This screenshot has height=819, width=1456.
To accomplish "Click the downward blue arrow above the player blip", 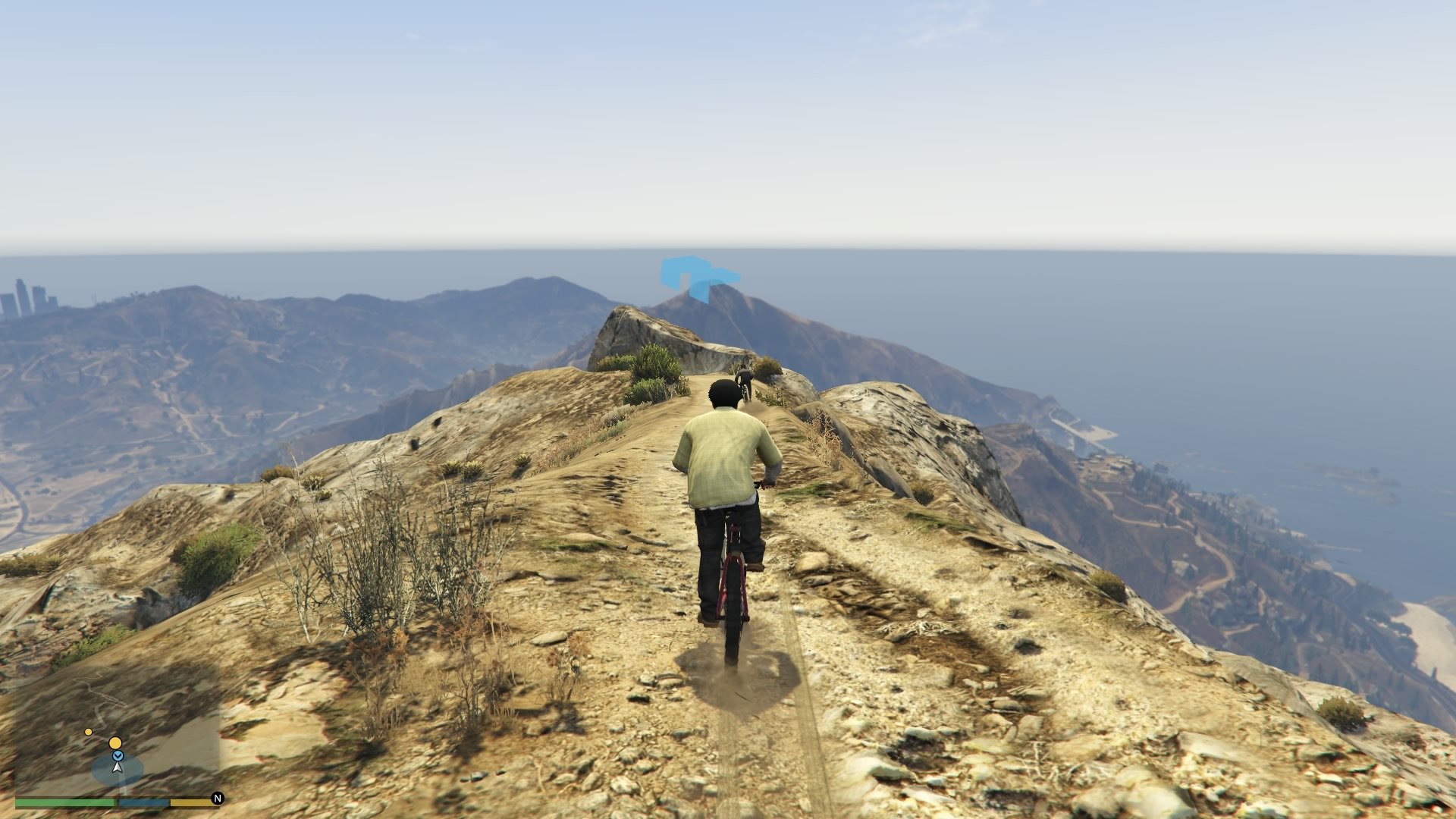I will point(118,756).
